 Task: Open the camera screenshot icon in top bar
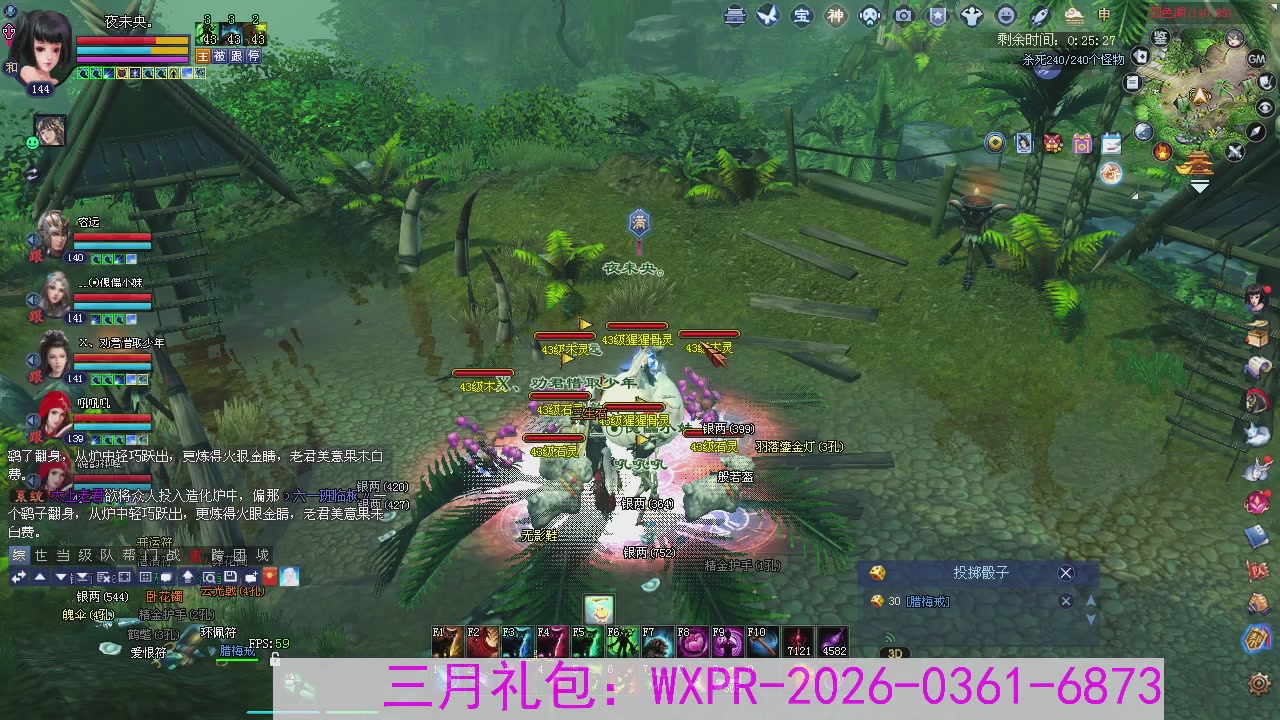click(x=902, y=15)
